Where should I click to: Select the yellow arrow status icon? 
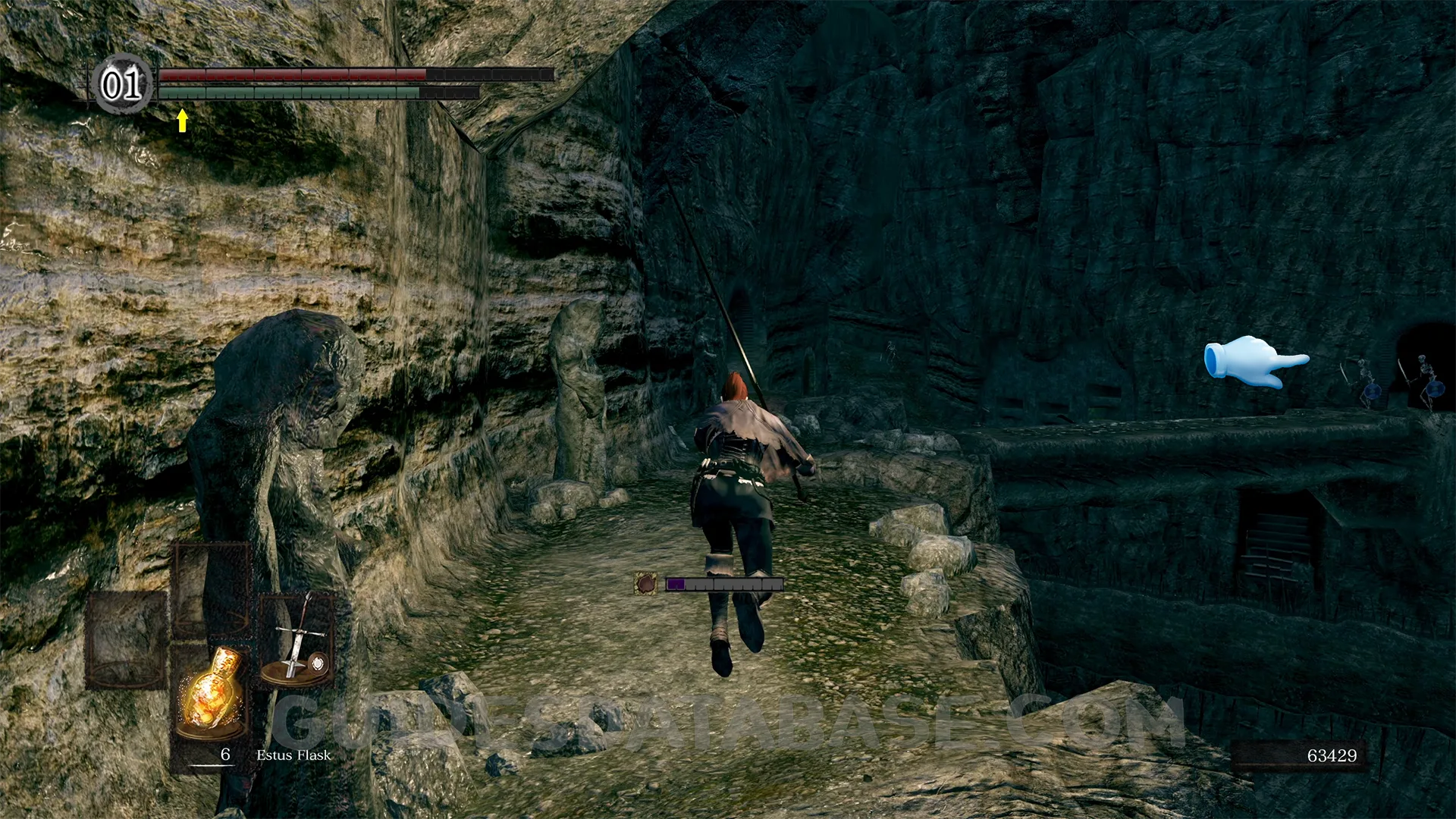click(182, 121)
